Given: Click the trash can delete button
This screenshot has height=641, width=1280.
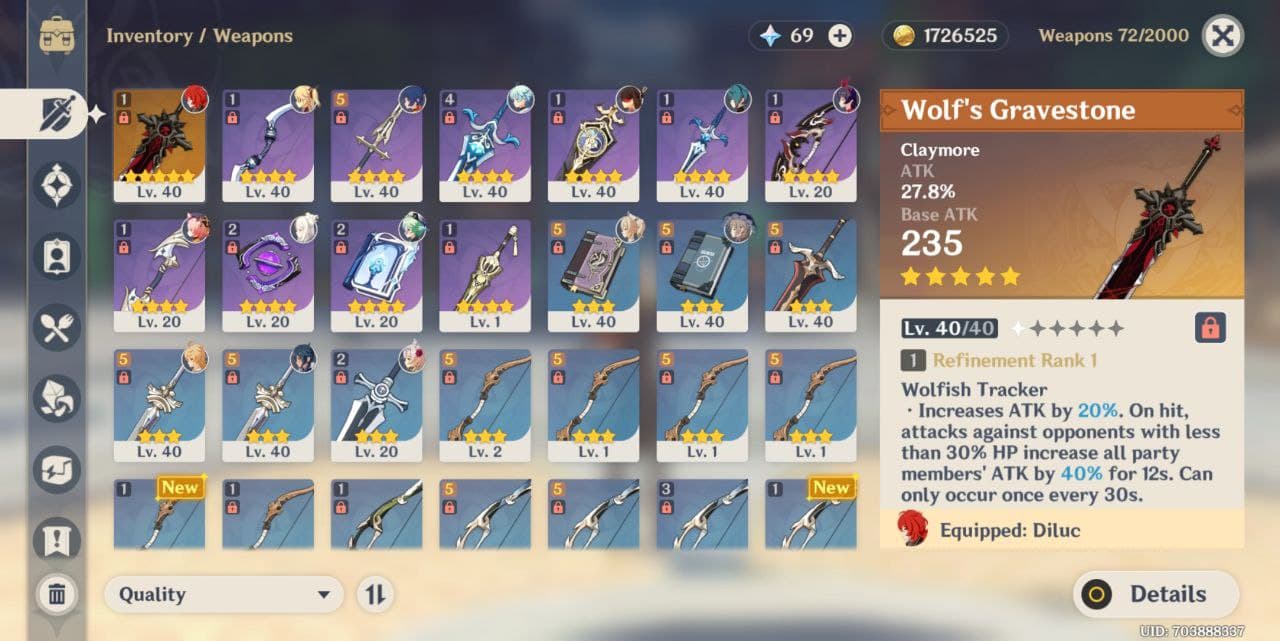Looking at the screenshot, I should 57,595.
